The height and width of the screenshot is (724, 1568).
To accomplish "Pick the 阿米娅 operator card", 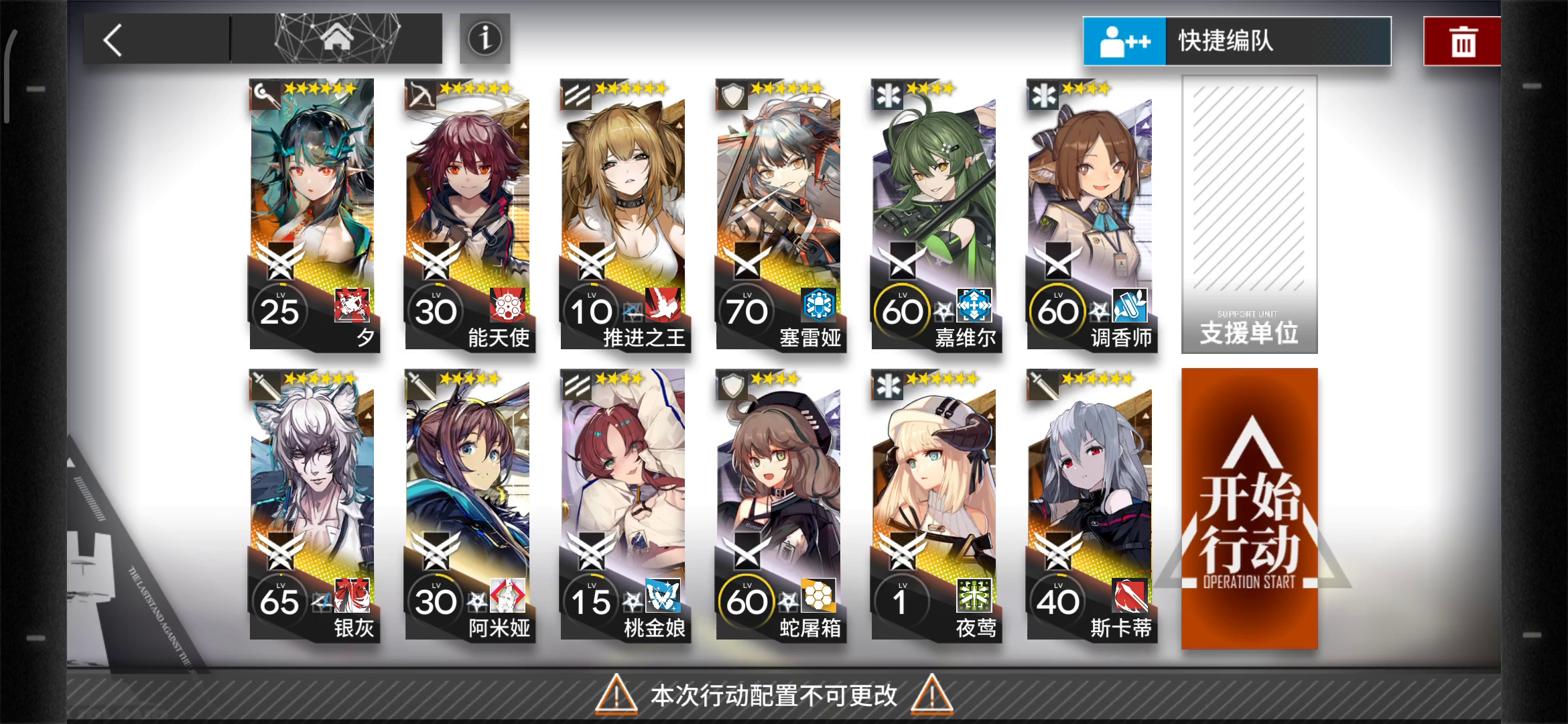I will [468, 505].
